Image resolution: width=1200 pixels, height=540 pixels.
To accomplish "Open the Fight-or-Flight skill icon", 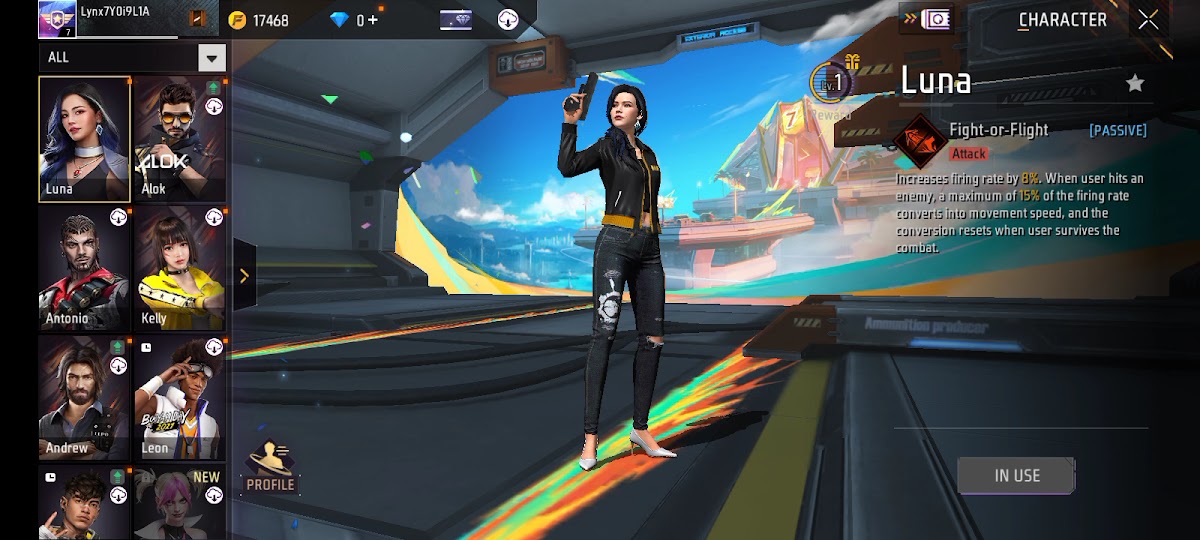I will point(920,141).
